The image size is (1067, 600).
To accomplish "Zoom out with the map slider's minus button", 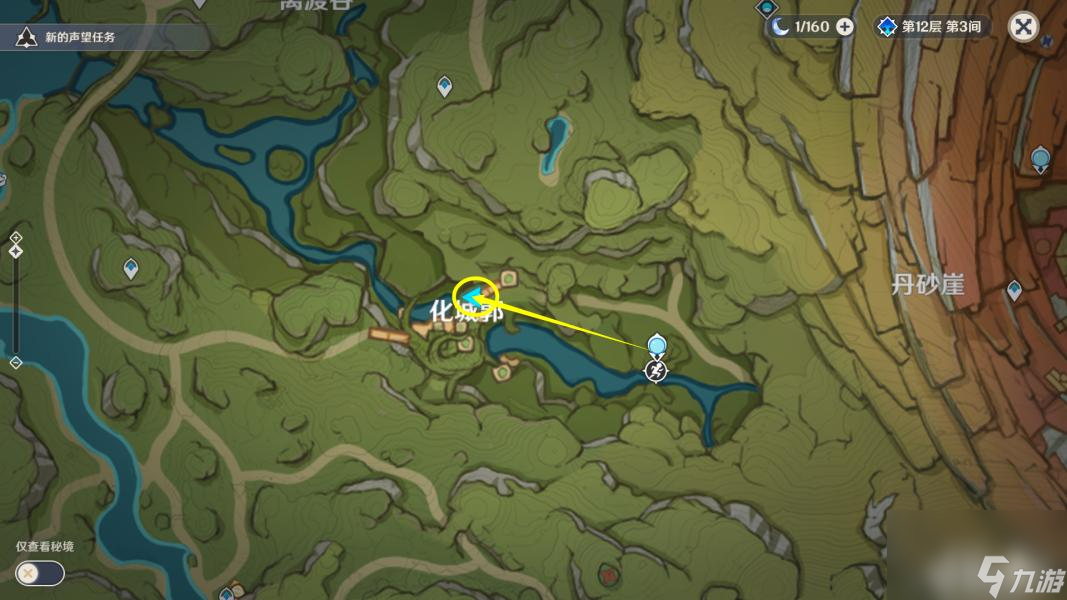I will [x=15, y=362].
